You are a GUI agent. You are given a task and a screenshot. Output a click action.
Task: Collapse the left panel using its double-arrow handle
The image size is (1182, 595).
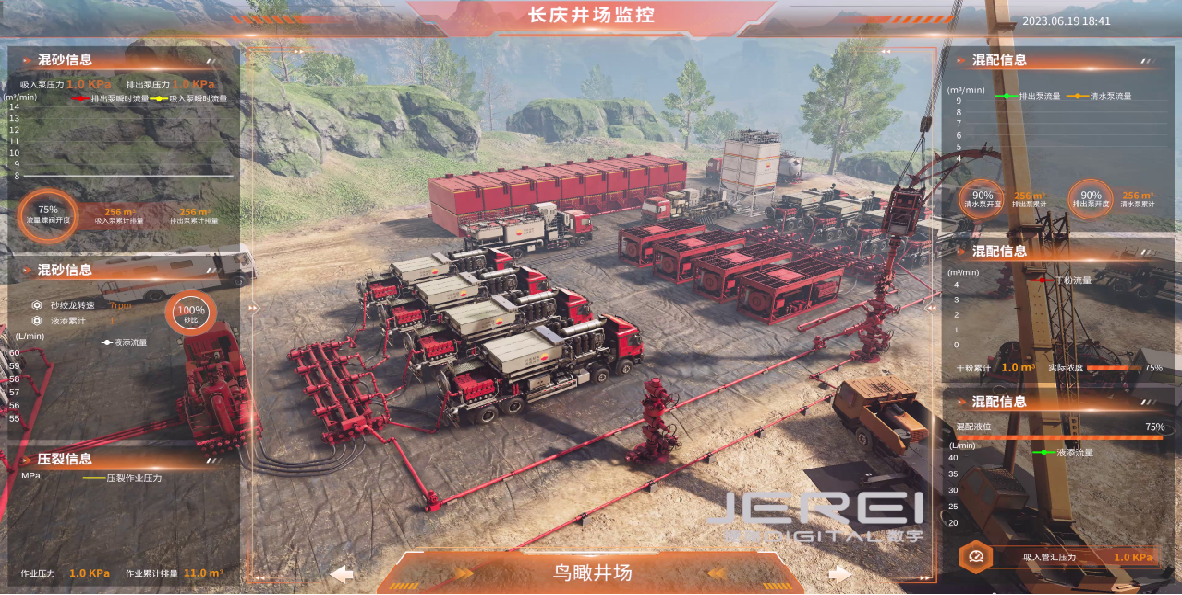[254, 308]
